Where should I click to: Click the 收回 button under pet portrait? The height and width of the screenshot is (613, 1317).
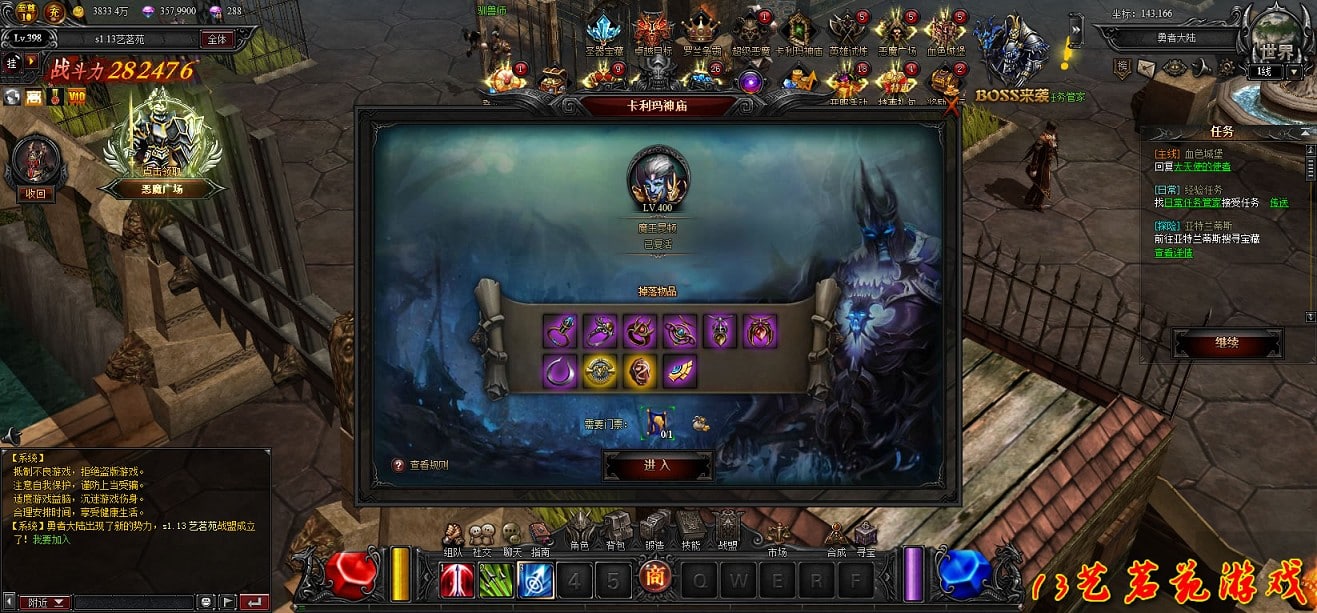click(36, 193)
